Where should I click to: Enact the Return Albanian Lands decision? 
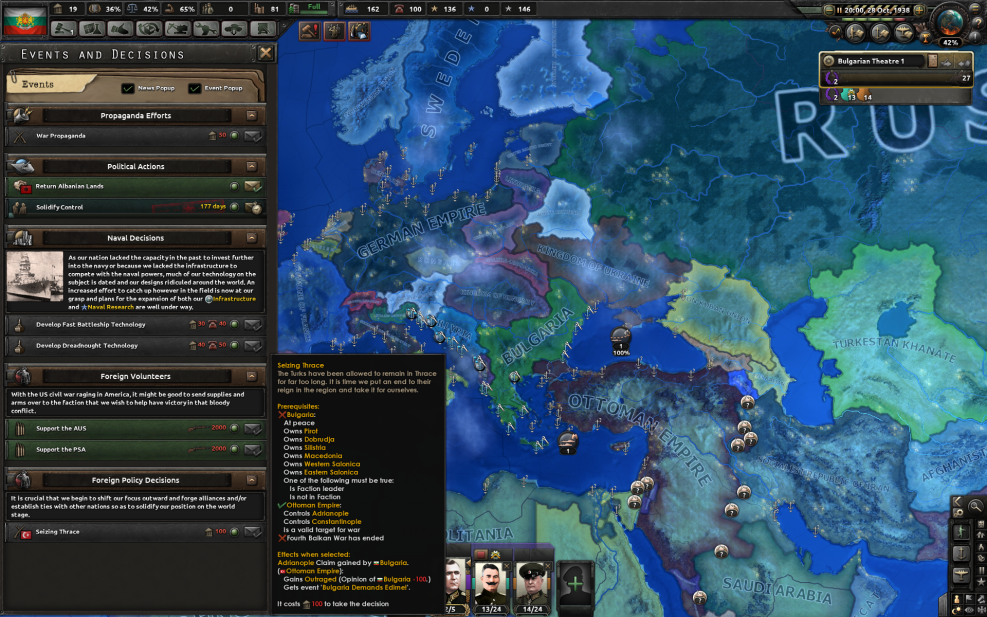click(x=252, y=186)
